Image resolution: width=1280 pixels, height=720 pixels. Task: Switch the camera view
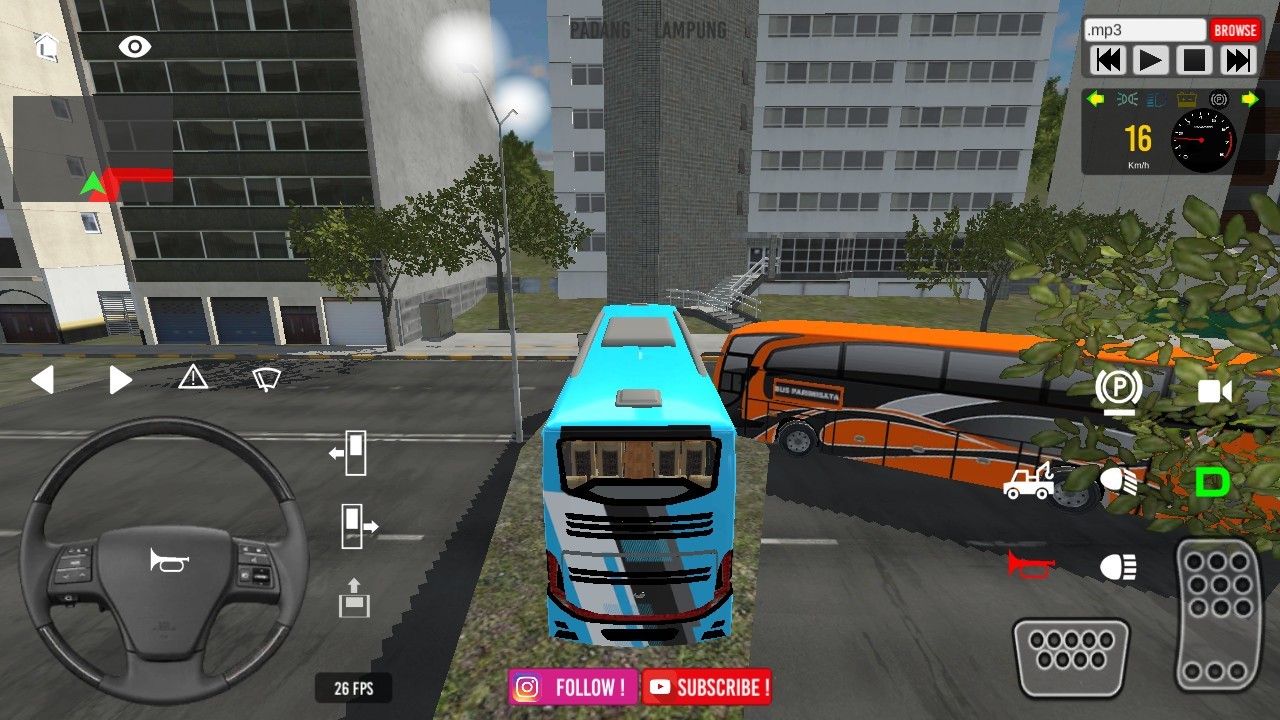1215,391
